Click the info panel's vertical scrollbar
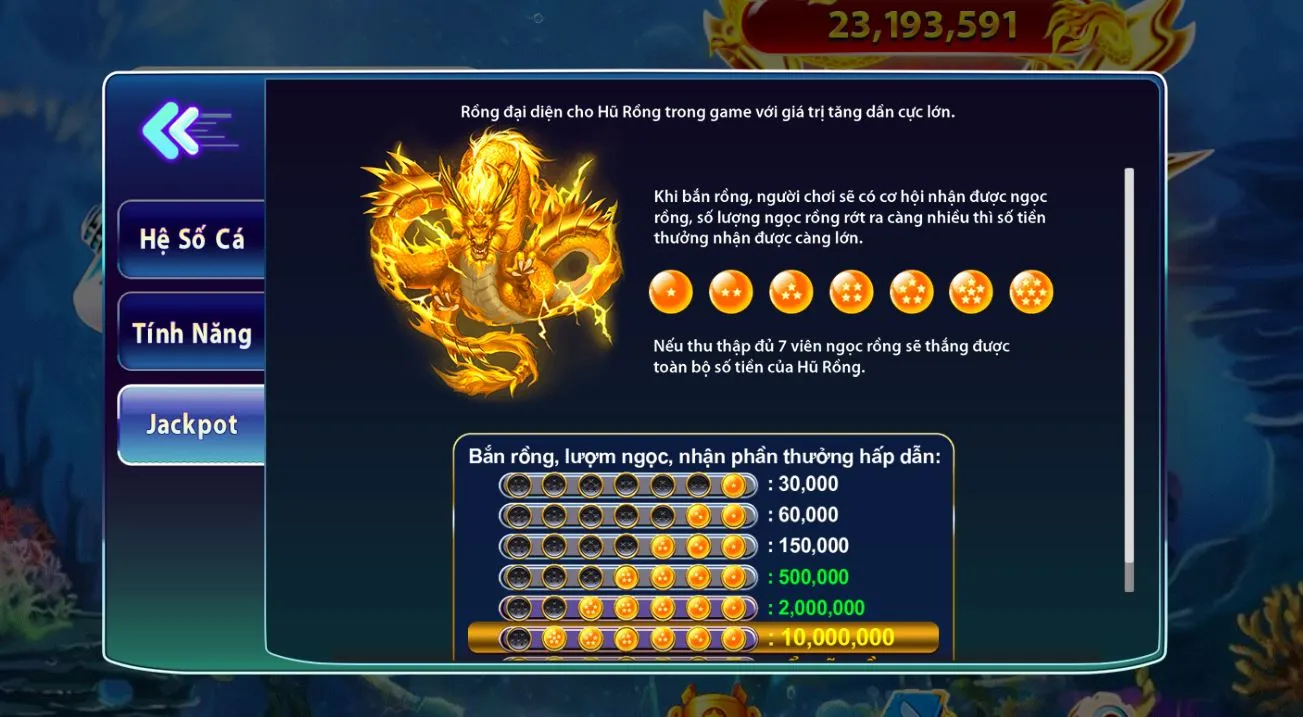Image resolution: width=1303 pixels, height=717 pixels. pos(1129,380)
